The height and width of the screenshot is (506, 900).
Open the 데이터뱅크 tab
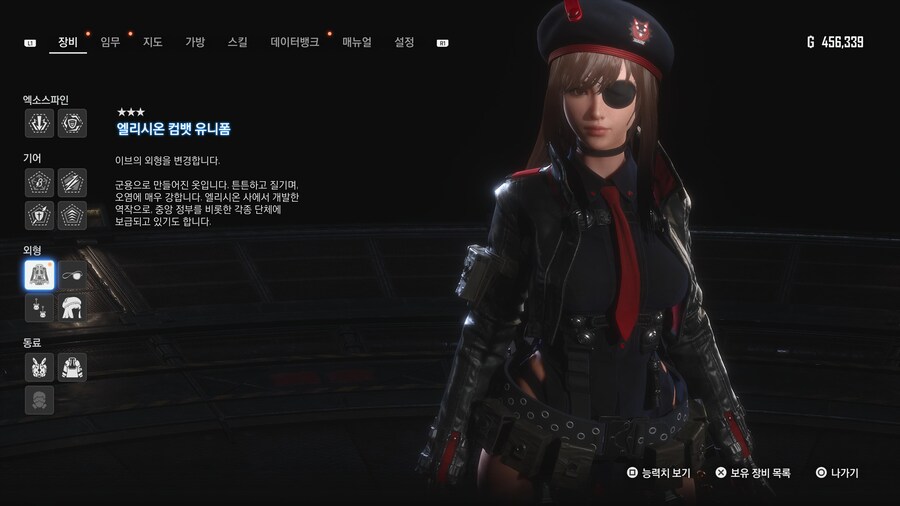(295, 42)
